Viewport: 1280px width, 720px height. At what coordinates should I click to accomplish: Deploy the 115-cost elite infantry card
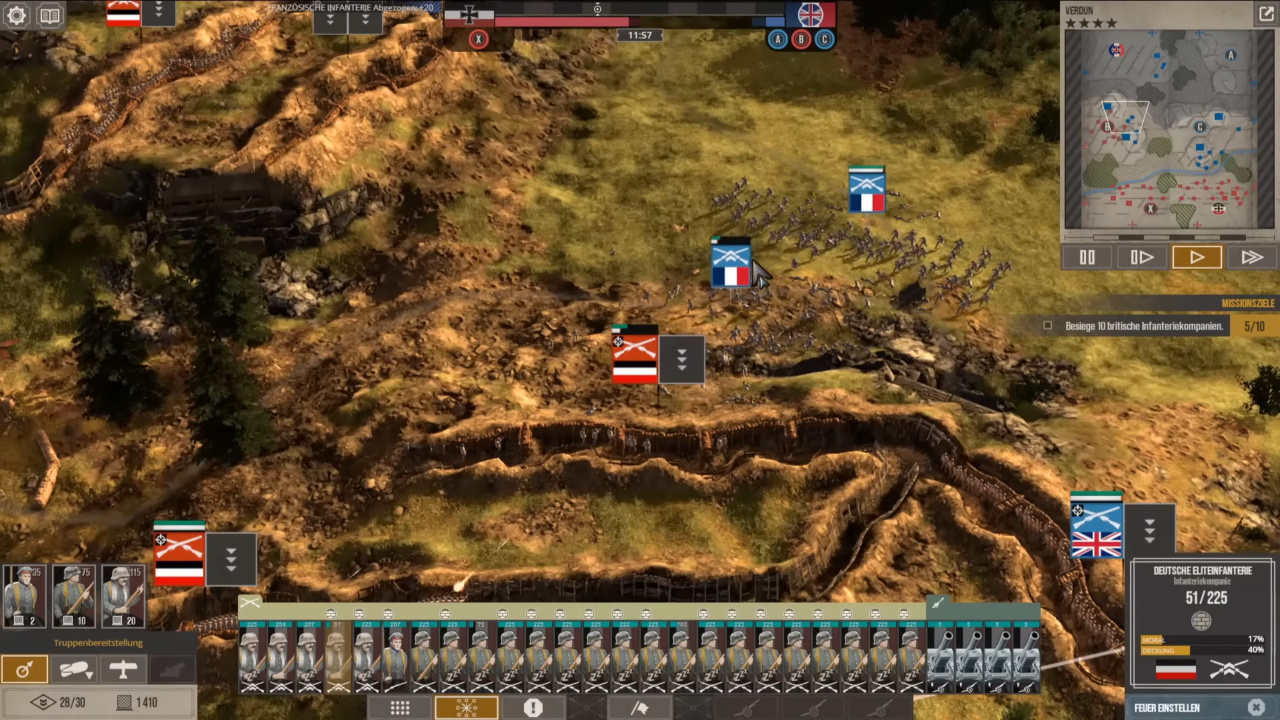tap(123, 596)
